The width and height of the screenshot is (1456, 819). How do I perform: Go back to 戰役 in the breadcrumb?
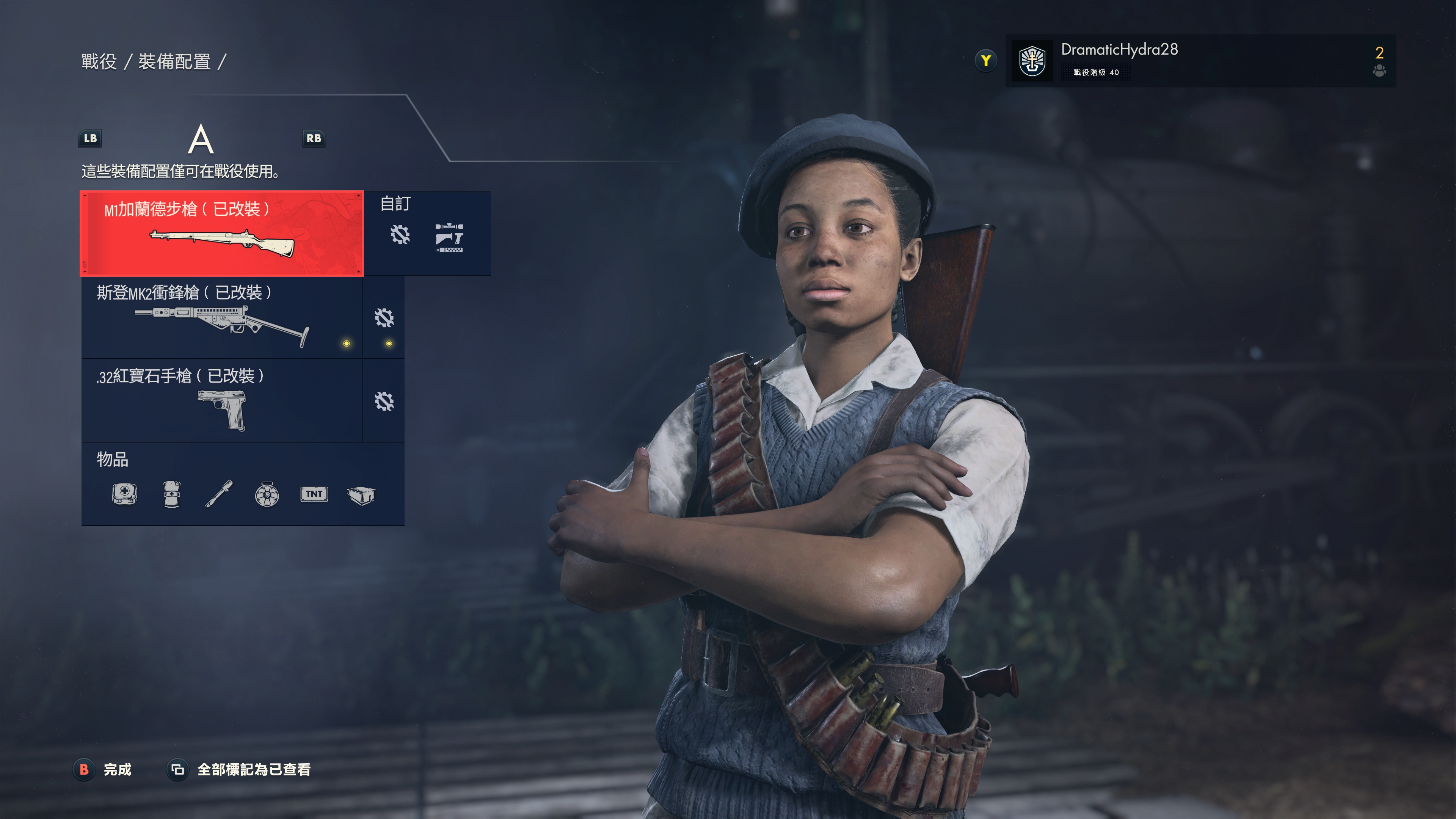point(99,61)
